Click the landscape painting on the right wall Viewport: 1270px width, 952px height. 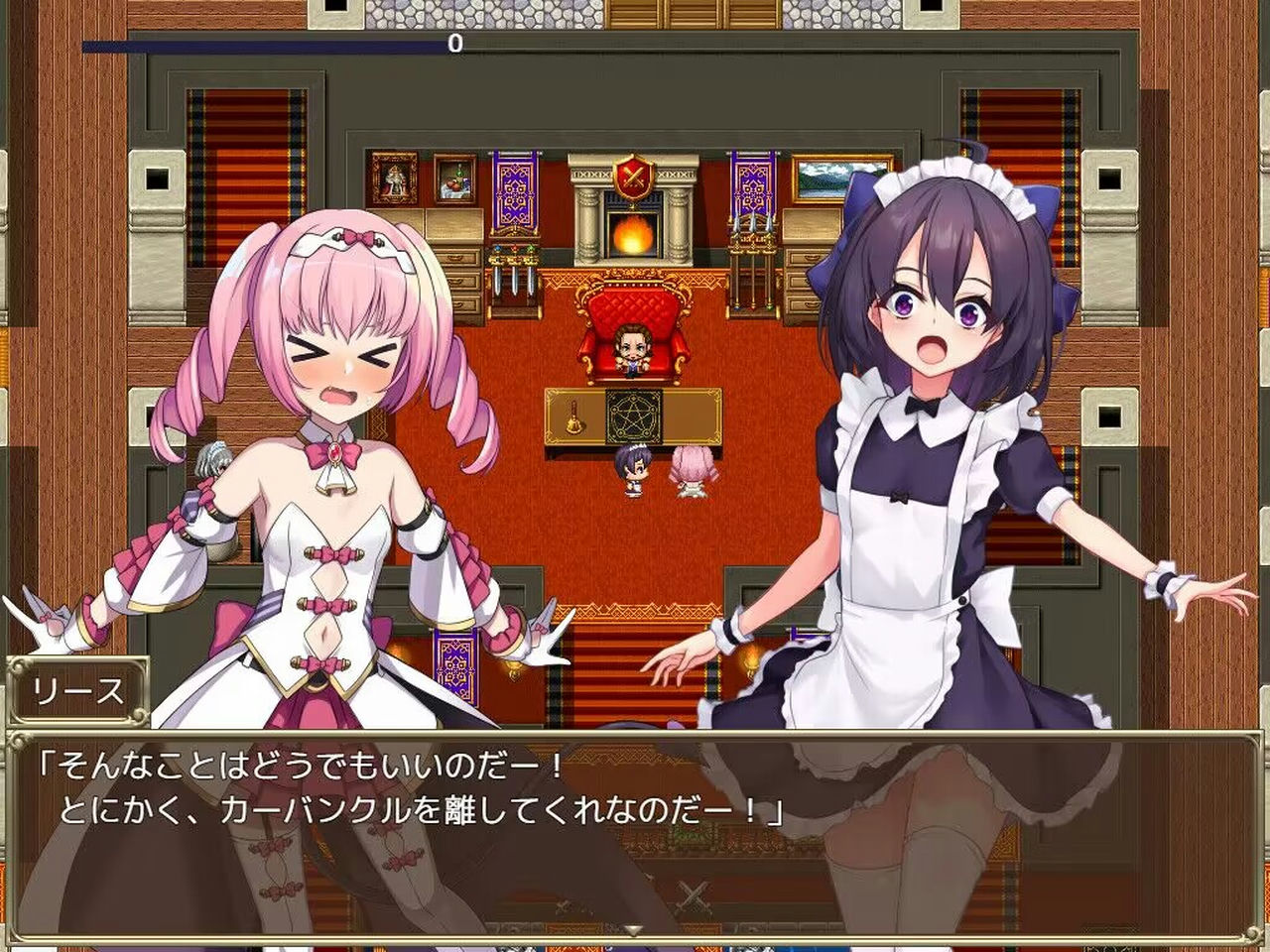822,178
